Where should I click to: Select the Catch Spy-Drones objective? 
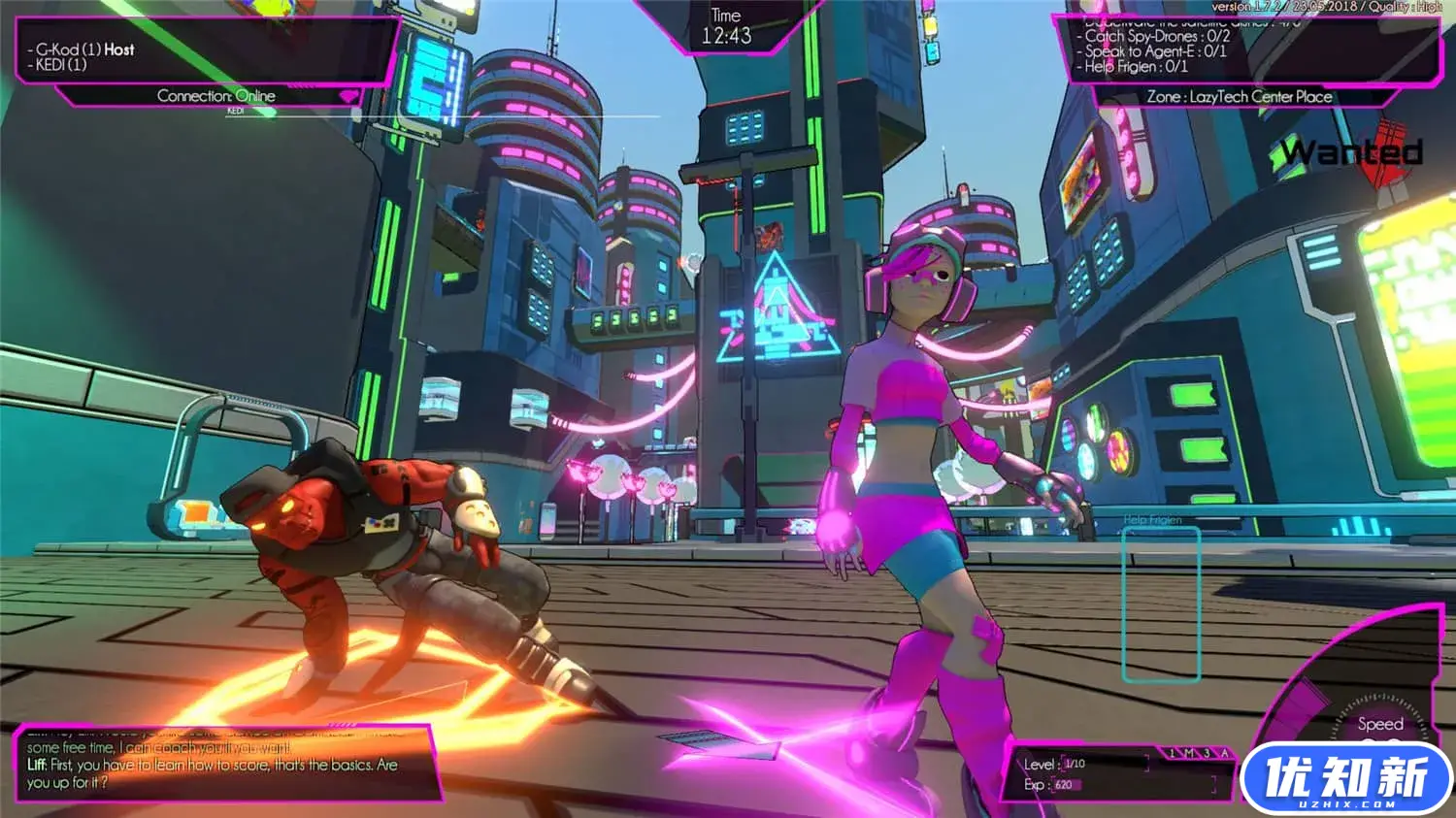pos(1156,36)
